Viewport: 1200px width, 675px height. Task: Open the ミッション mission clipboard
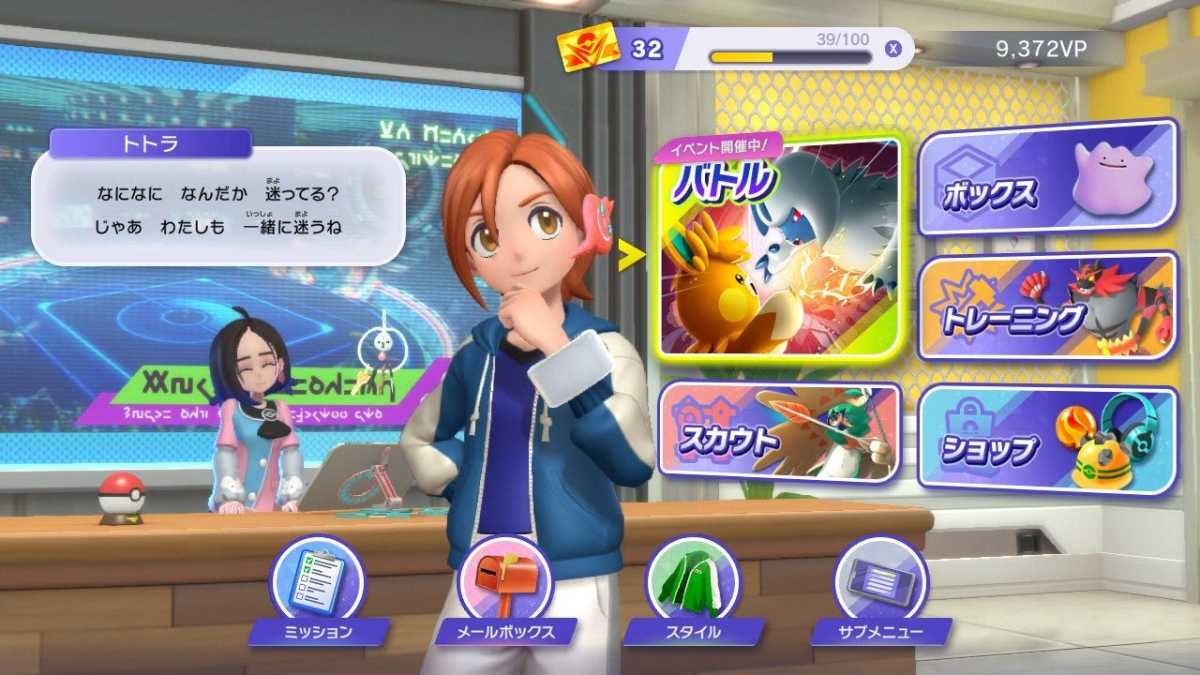pyautogui.click(x=318, y=581)
